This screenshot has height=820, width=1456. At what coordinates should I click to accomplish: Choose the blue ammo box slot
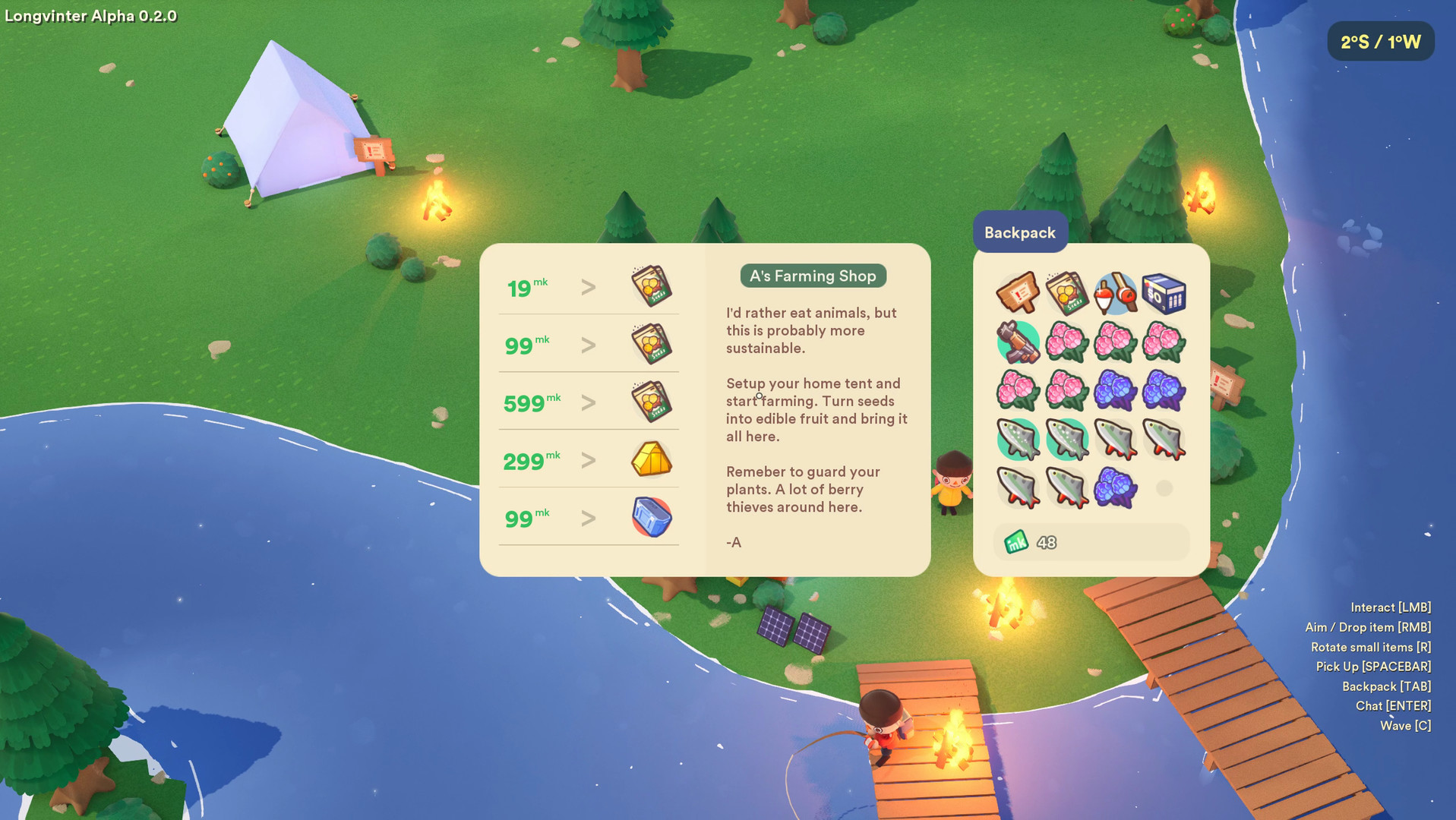(1164, 293)
